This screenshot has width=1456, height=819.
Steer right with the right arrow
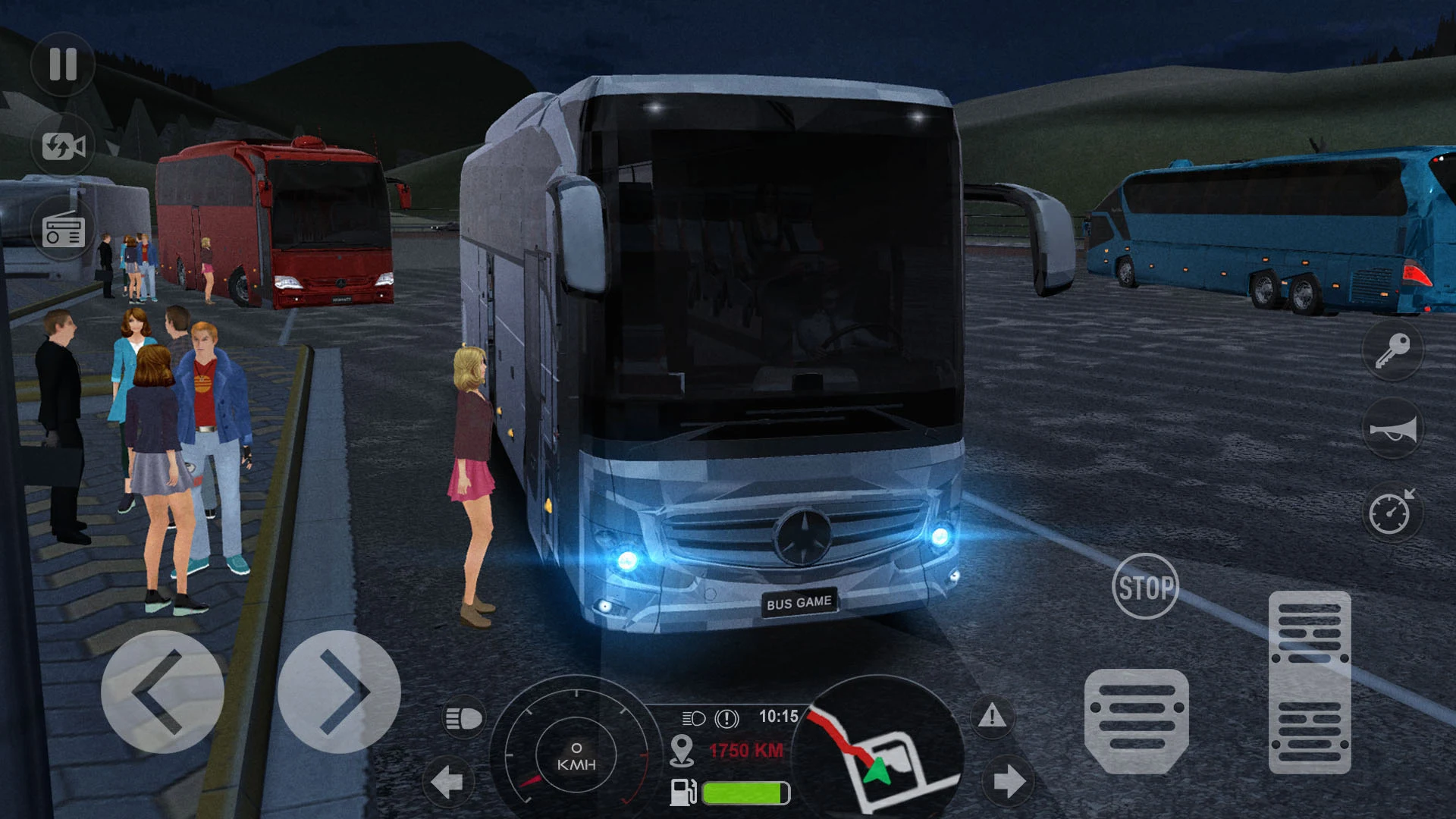pyautogui.click(x=339, y=692)
